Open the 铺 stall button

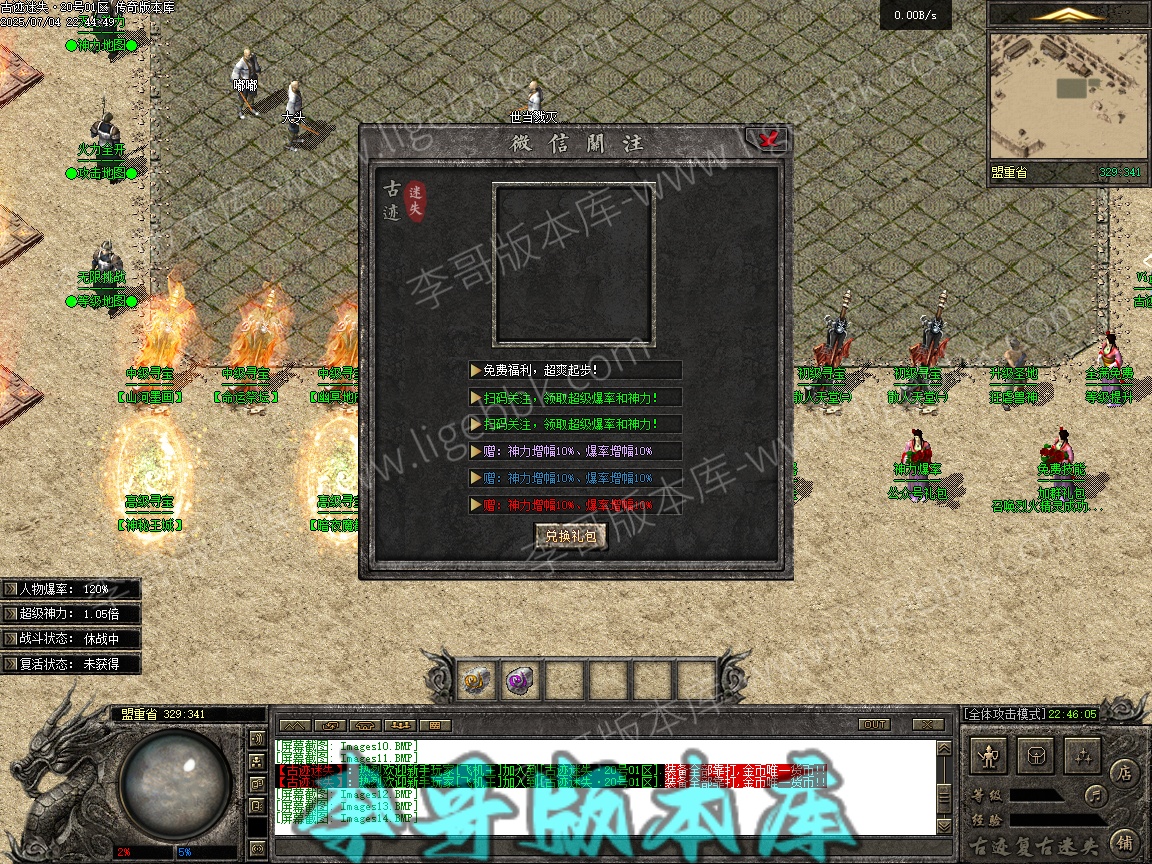click(x=1125, y=841)
